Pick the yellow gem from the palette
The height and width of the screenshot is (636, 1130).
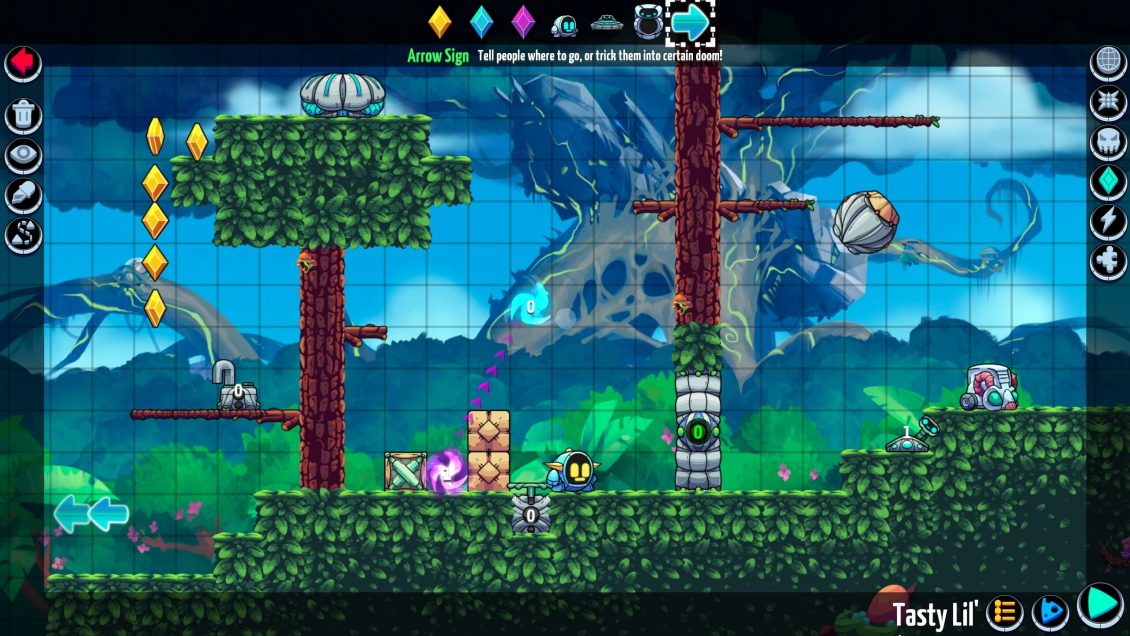pos(440,22)
